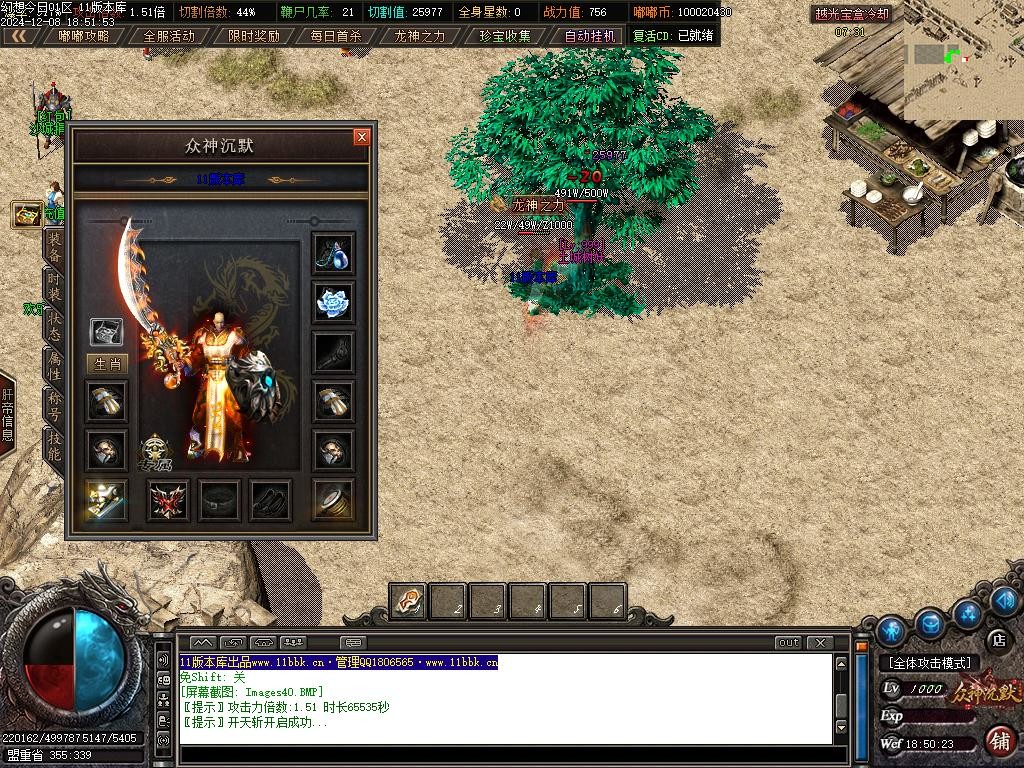Toggle 自动挂机 auto-battle
Image resolution: width=1024 pixels, height=768 pixels.
[592, 36]
